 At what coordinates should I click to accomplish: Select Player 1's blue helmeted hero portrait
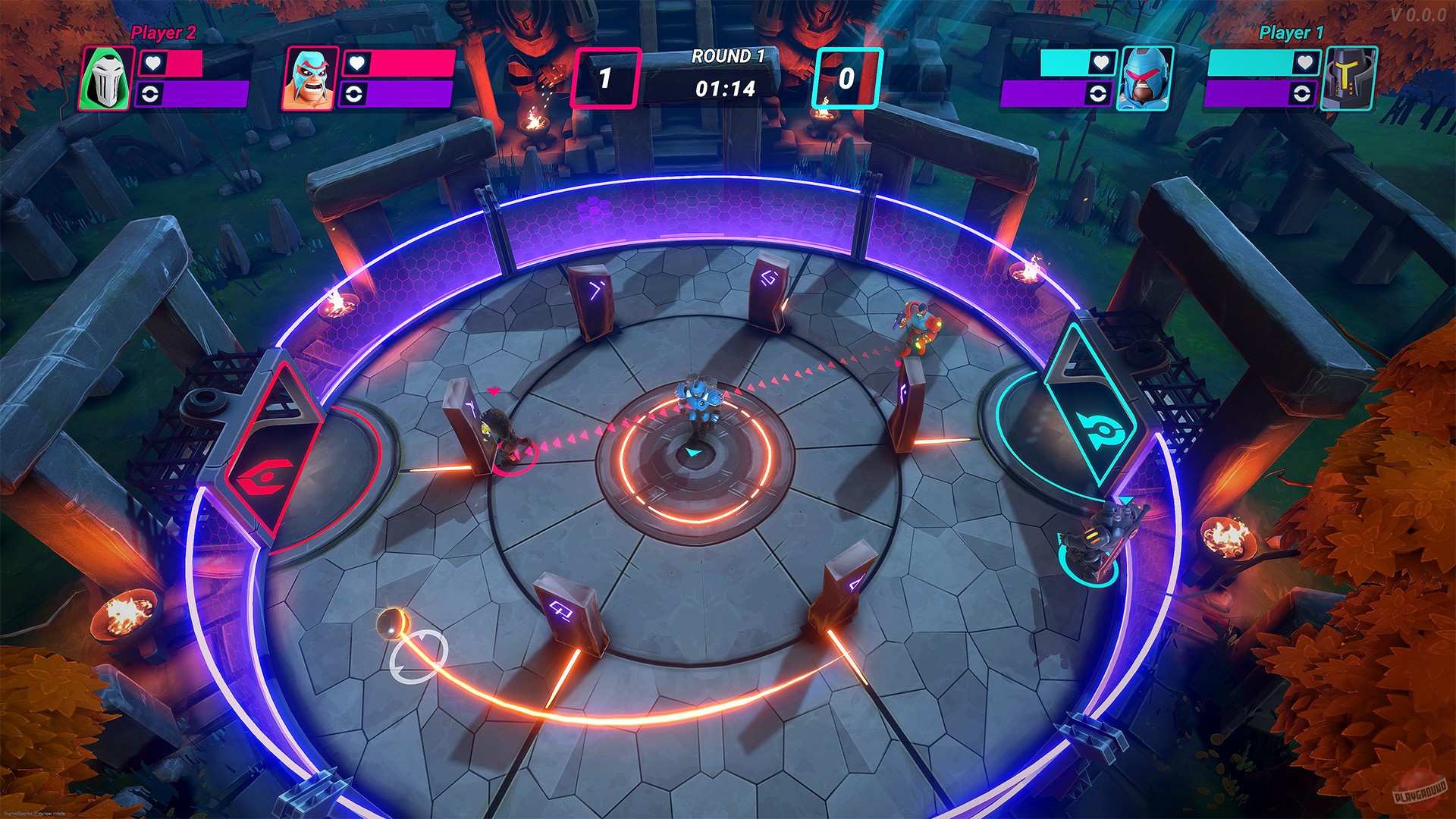[x=1146, y=77]
